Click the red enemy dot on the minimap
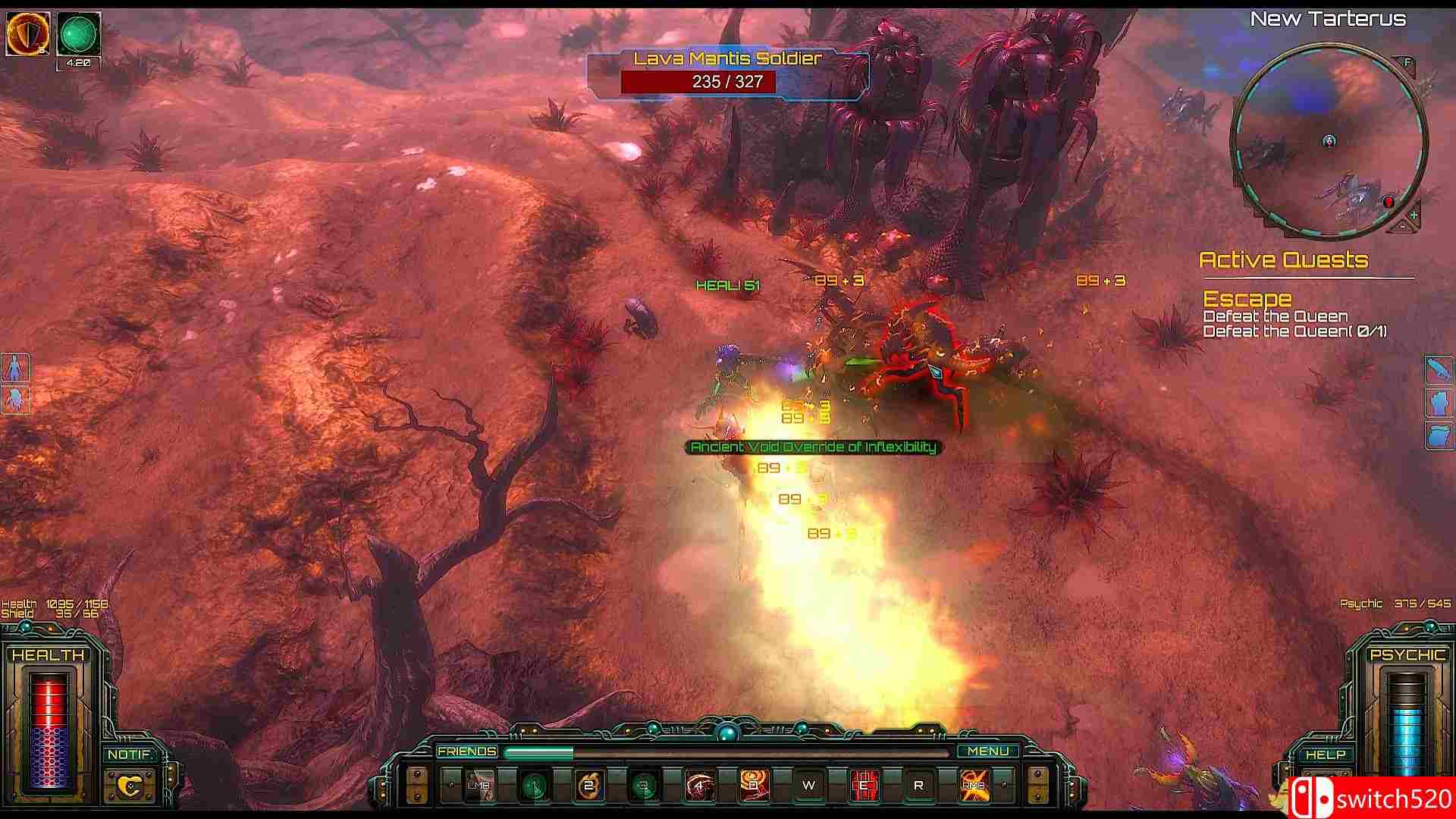Image resolution: width=1456 pixels, height=819 pixels. tap(1389, 201)
